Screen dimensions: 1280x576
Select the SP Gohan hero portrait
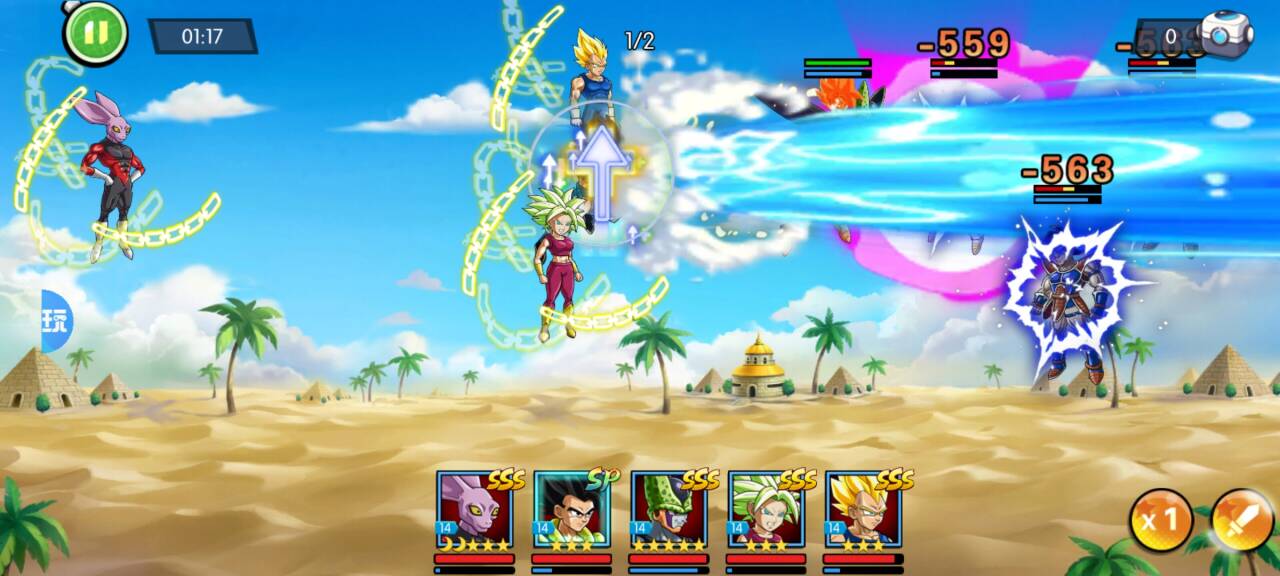pyautogui.click(x=571, y=510)
